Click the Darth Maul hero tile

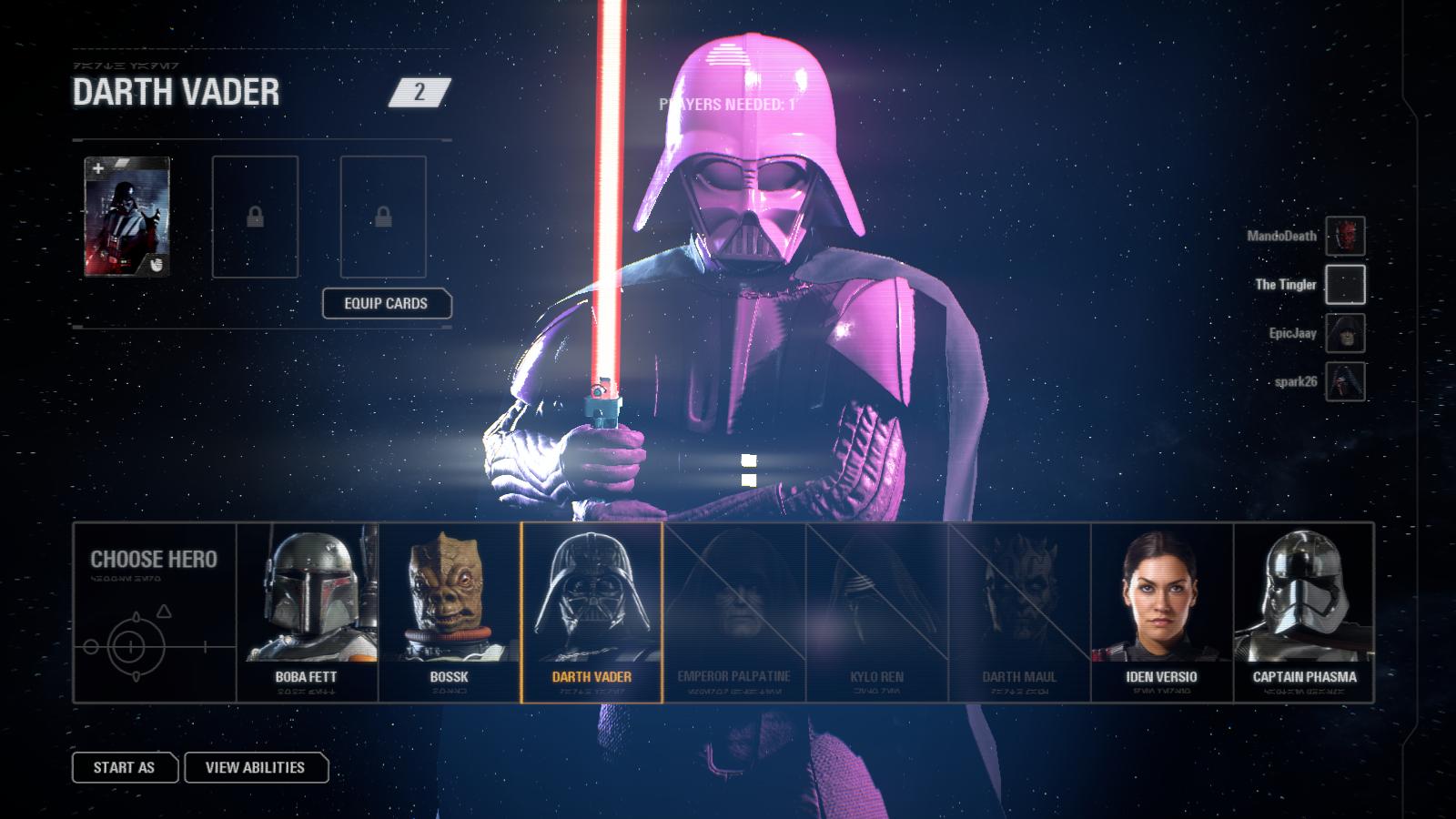click(1019, 612)
